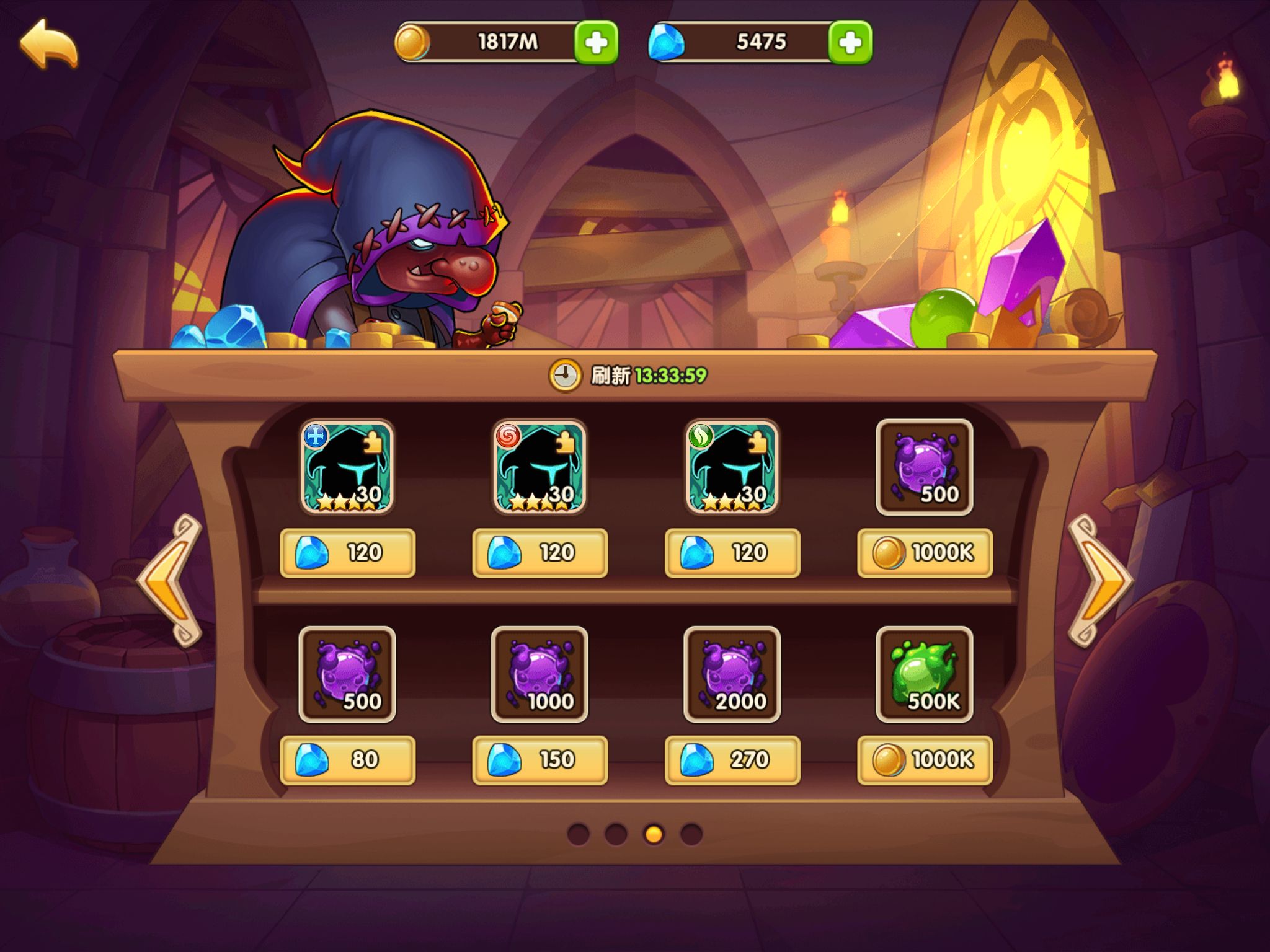Purchase blue faction shard for 120 gems
The width and height of the screenshot is (1270, 952).
coord(347,553)
